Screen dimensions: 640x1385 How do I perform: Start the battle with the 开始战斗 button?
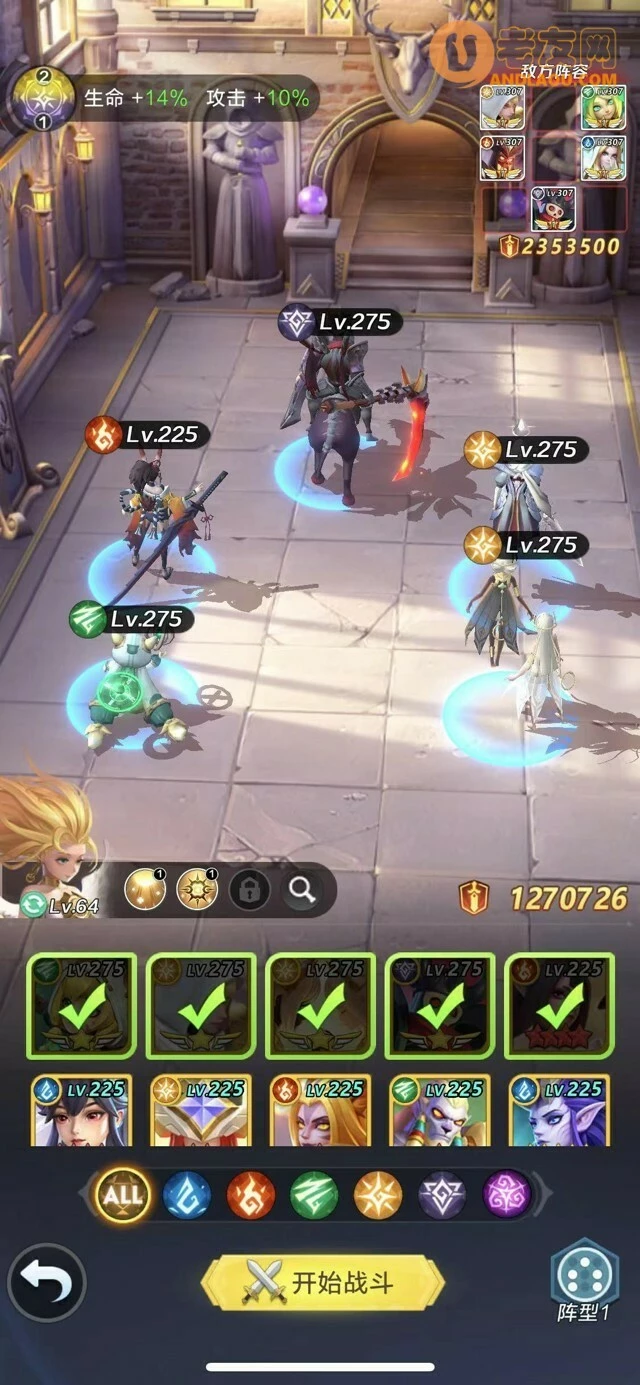point(322,1282)
